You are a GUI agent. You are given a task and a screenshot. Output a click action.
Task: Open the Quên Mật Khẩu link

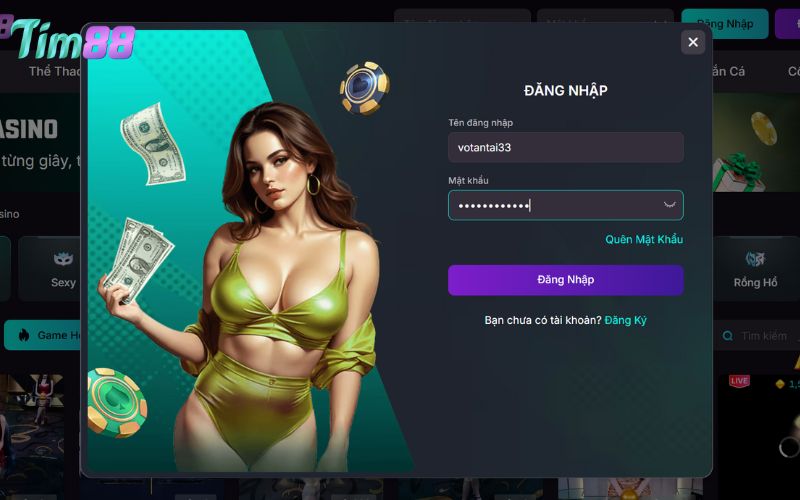(x=644, y=240)
